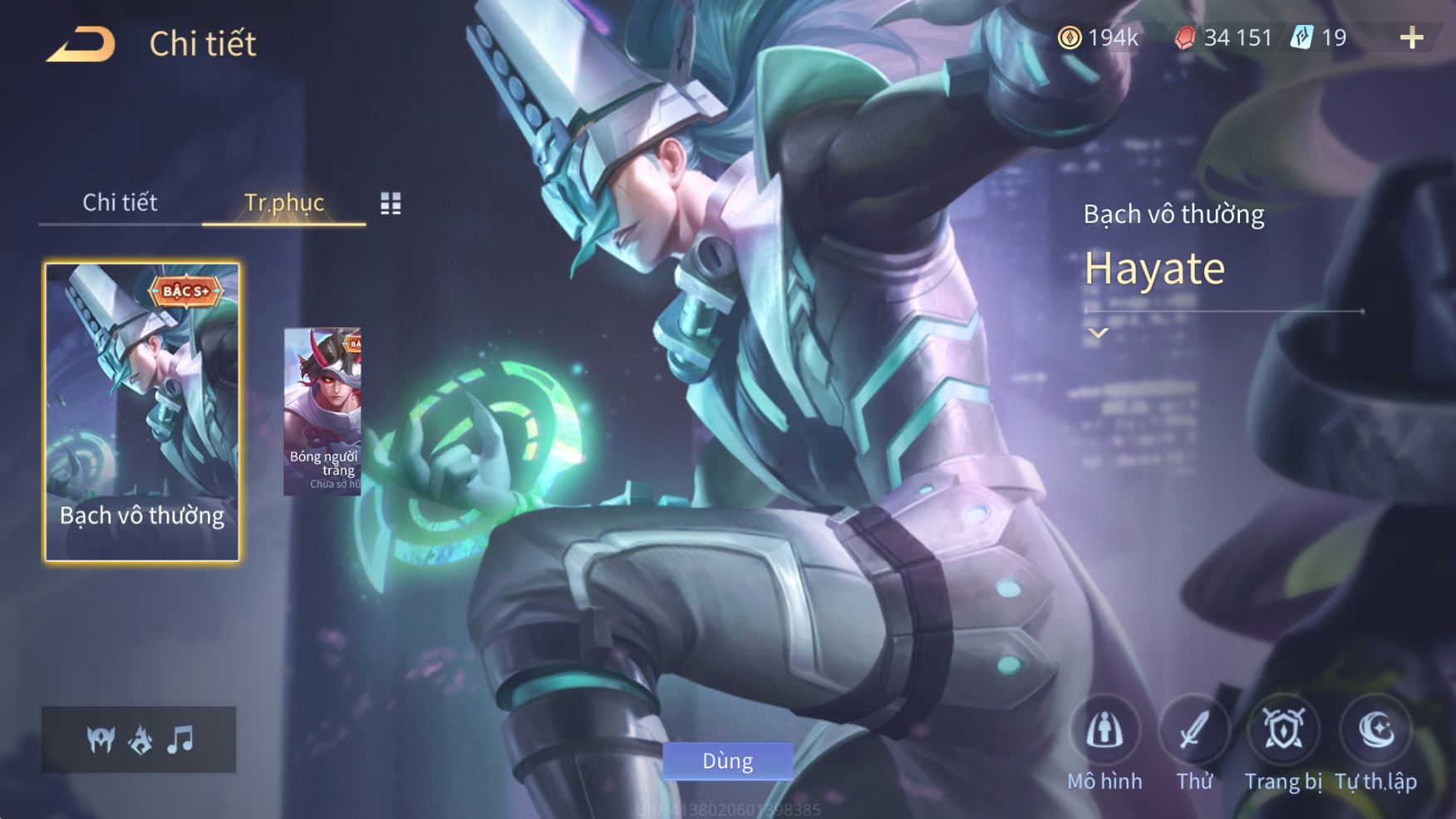Open the skin grid view icon

pos(391,203)
